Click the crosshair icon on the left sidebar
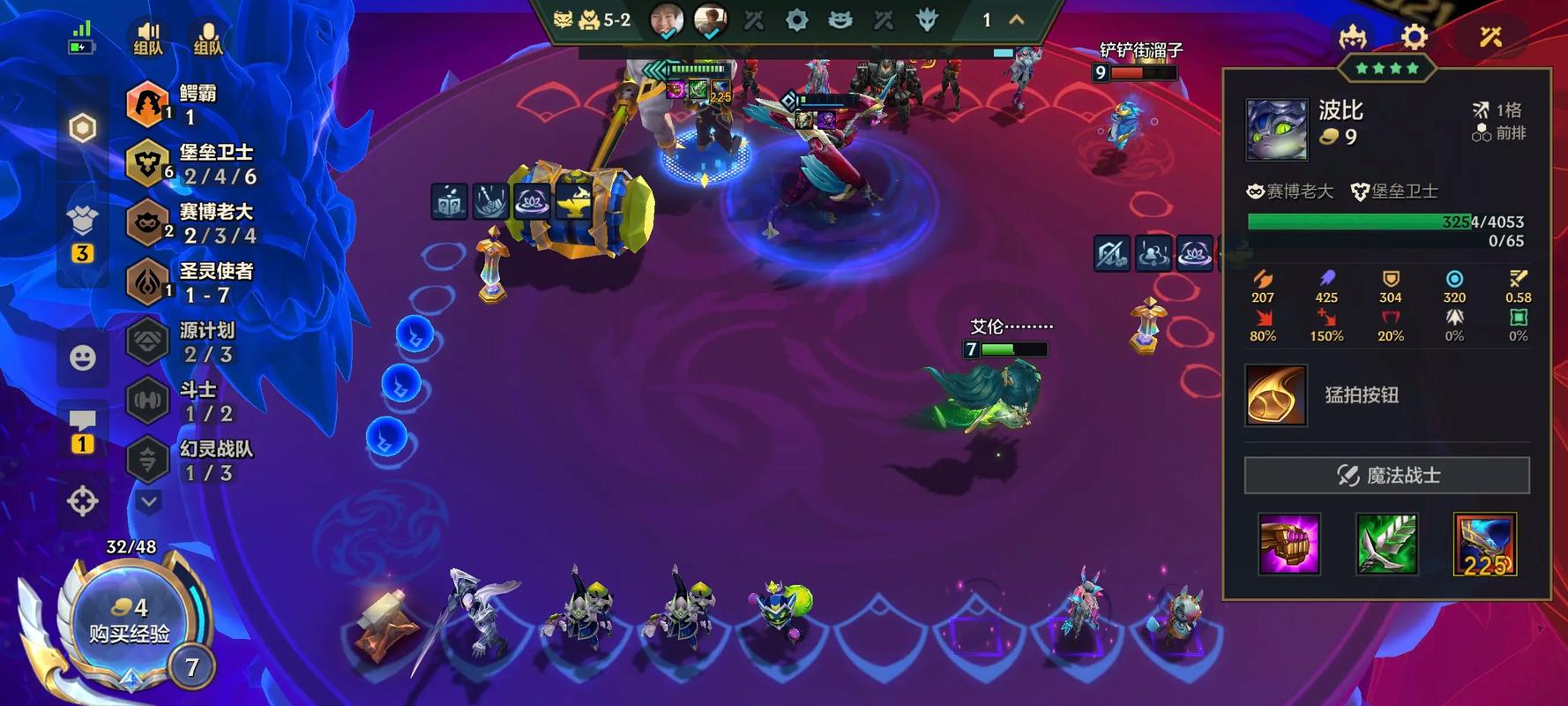The image size is (1568, 706). 82,501
